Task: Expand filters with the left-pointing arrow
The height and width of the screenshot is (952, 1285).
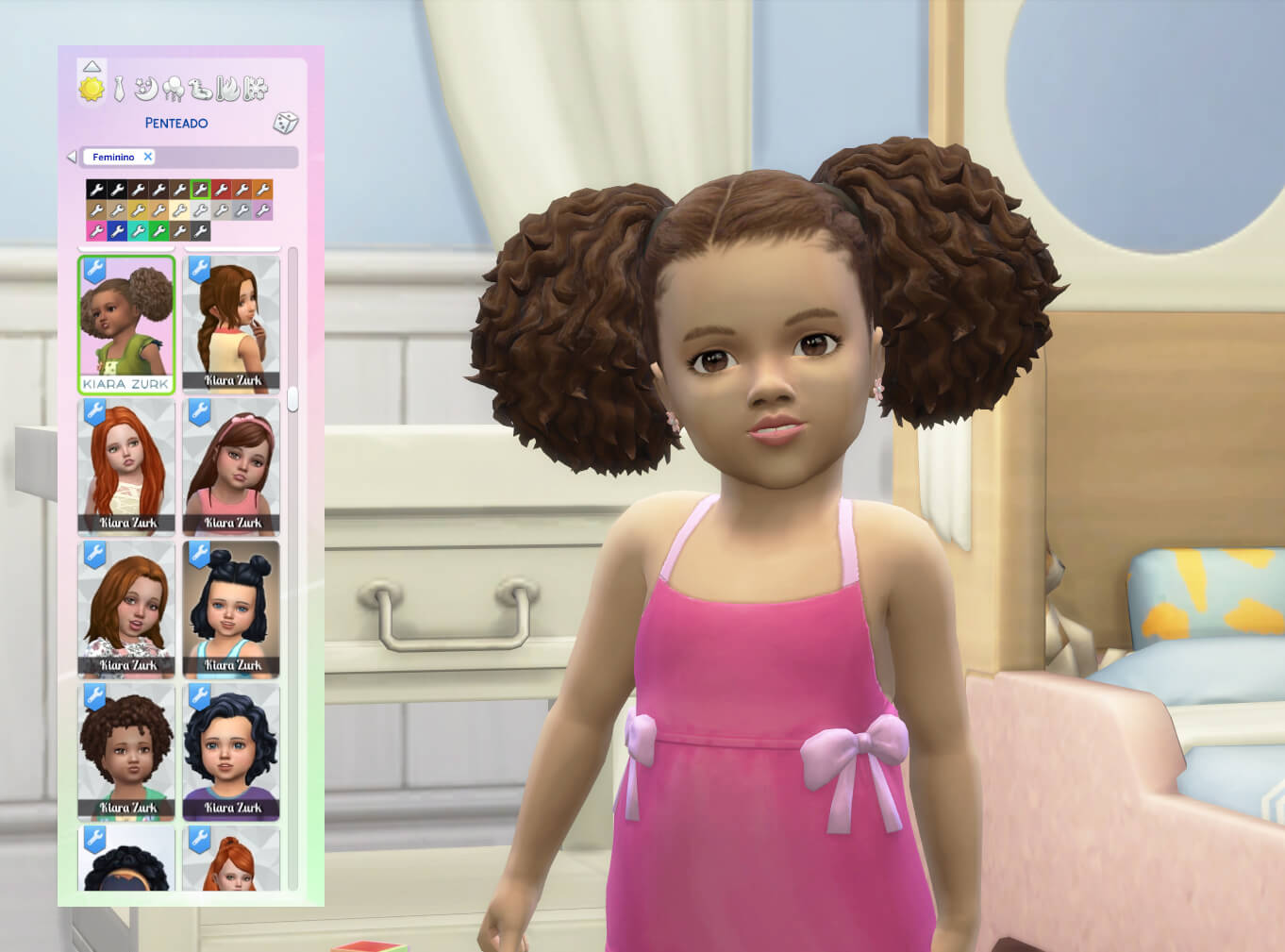Action: click(72, 156)
